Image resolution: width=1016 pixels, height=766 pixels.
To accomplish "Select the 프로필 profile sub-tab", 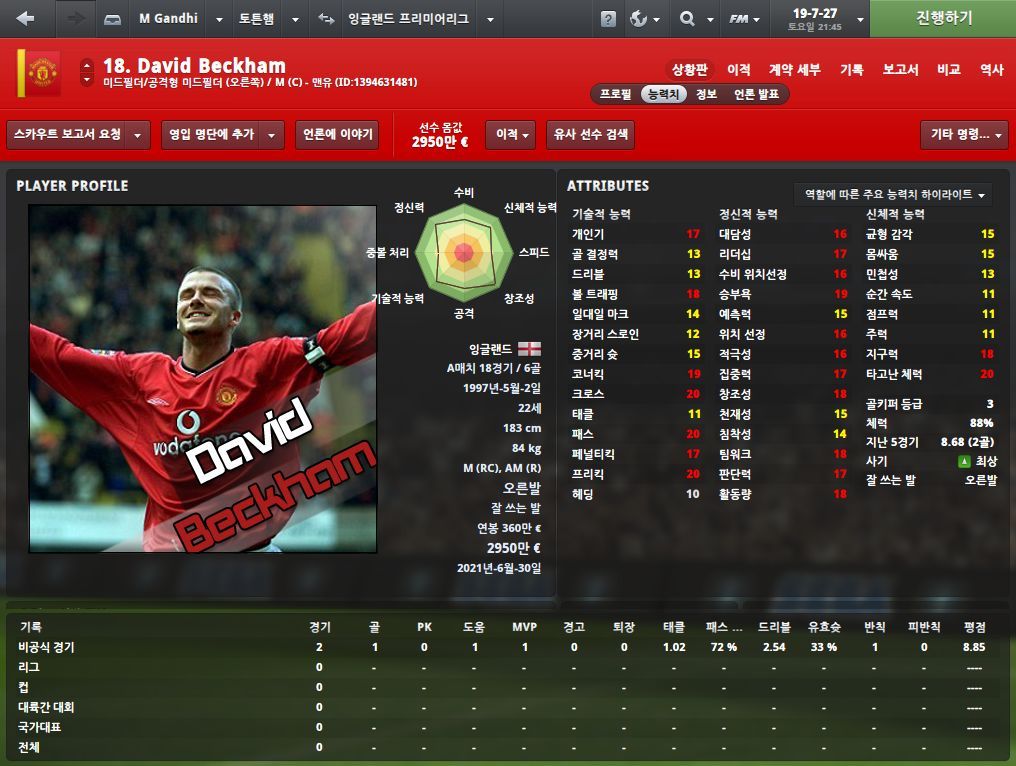I will [x=615, y=94].
